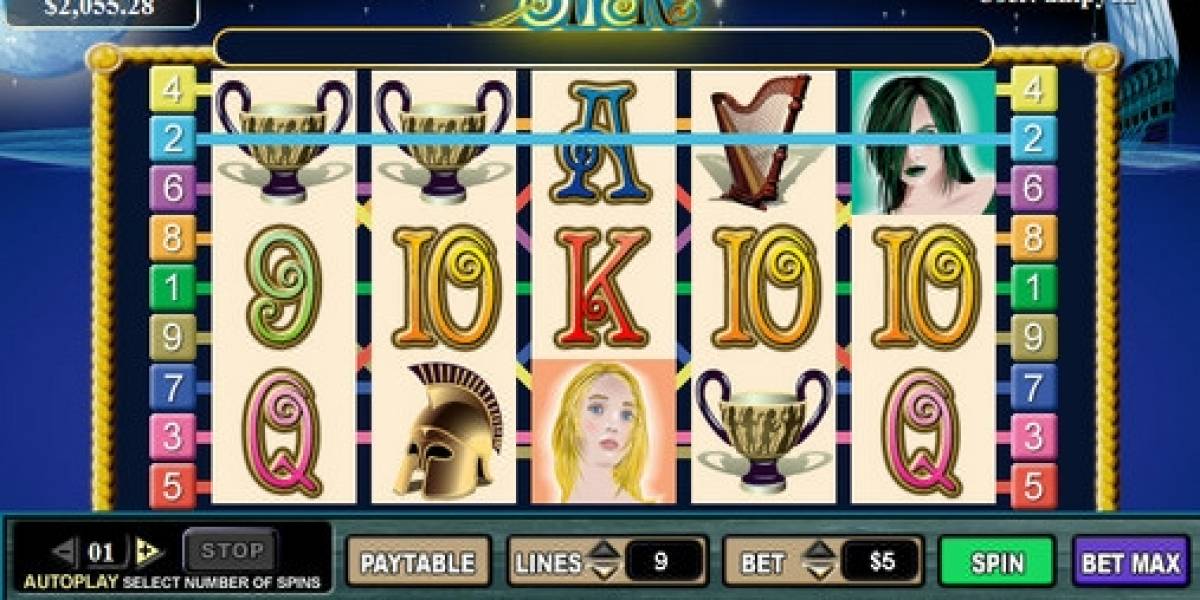Decrease the autoplay spin count with the left arrow

64,551
